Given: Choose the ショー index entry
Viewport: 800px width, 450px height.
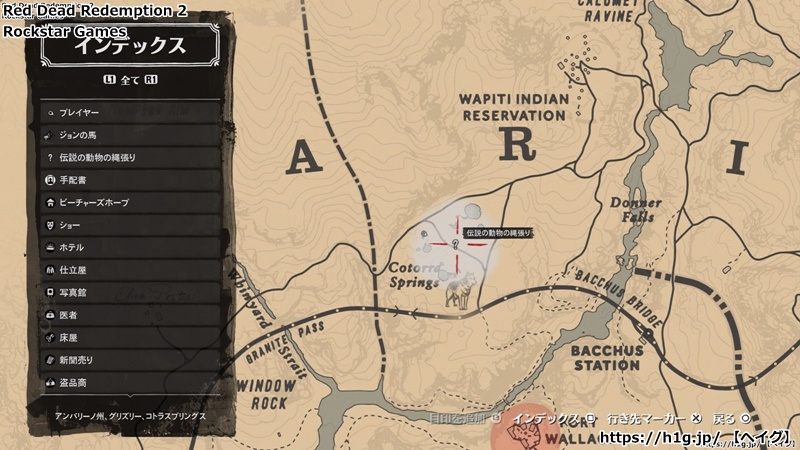Looking at the screenshot, I should pos(128,225).
